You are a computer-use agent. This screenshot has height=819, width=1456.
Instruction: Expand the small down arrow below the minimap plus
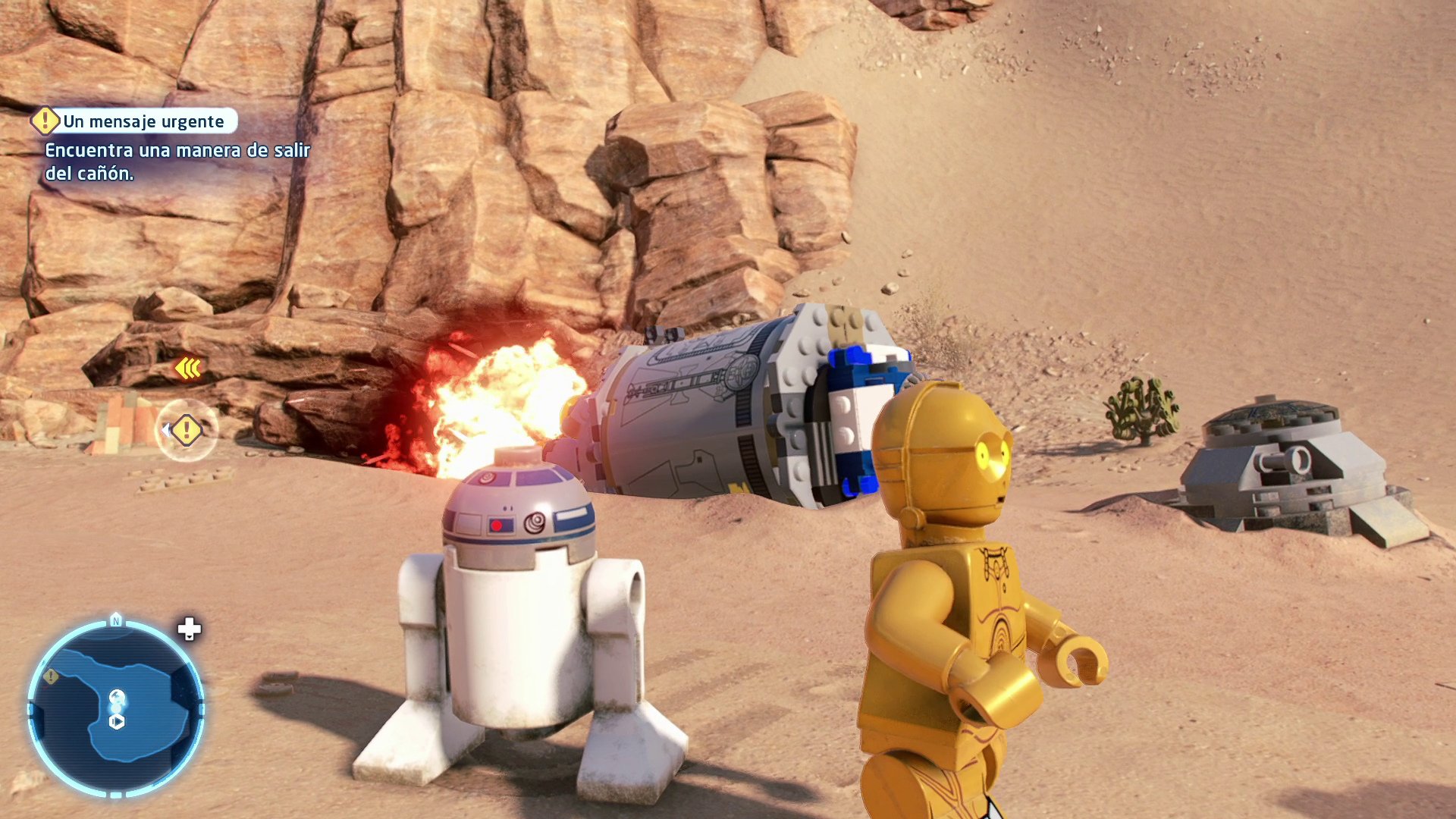click(190, 637)
